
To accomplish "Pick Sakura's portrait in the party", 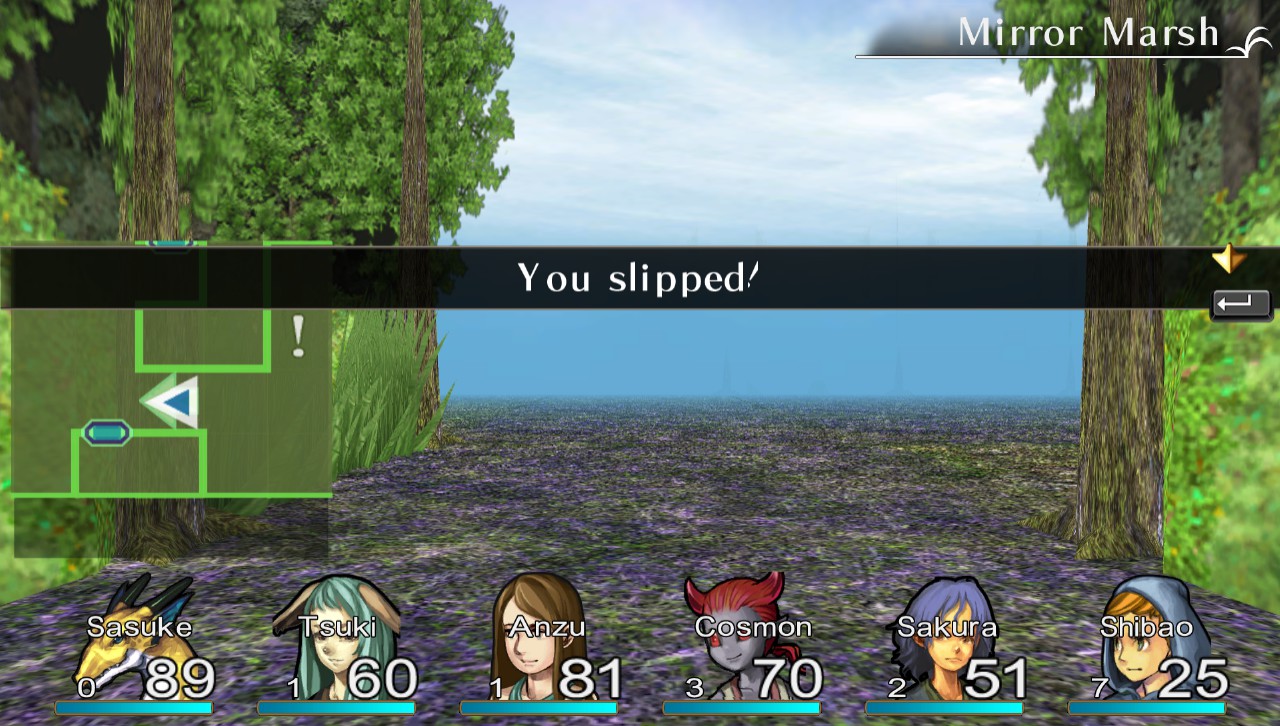I will [945, 645].
